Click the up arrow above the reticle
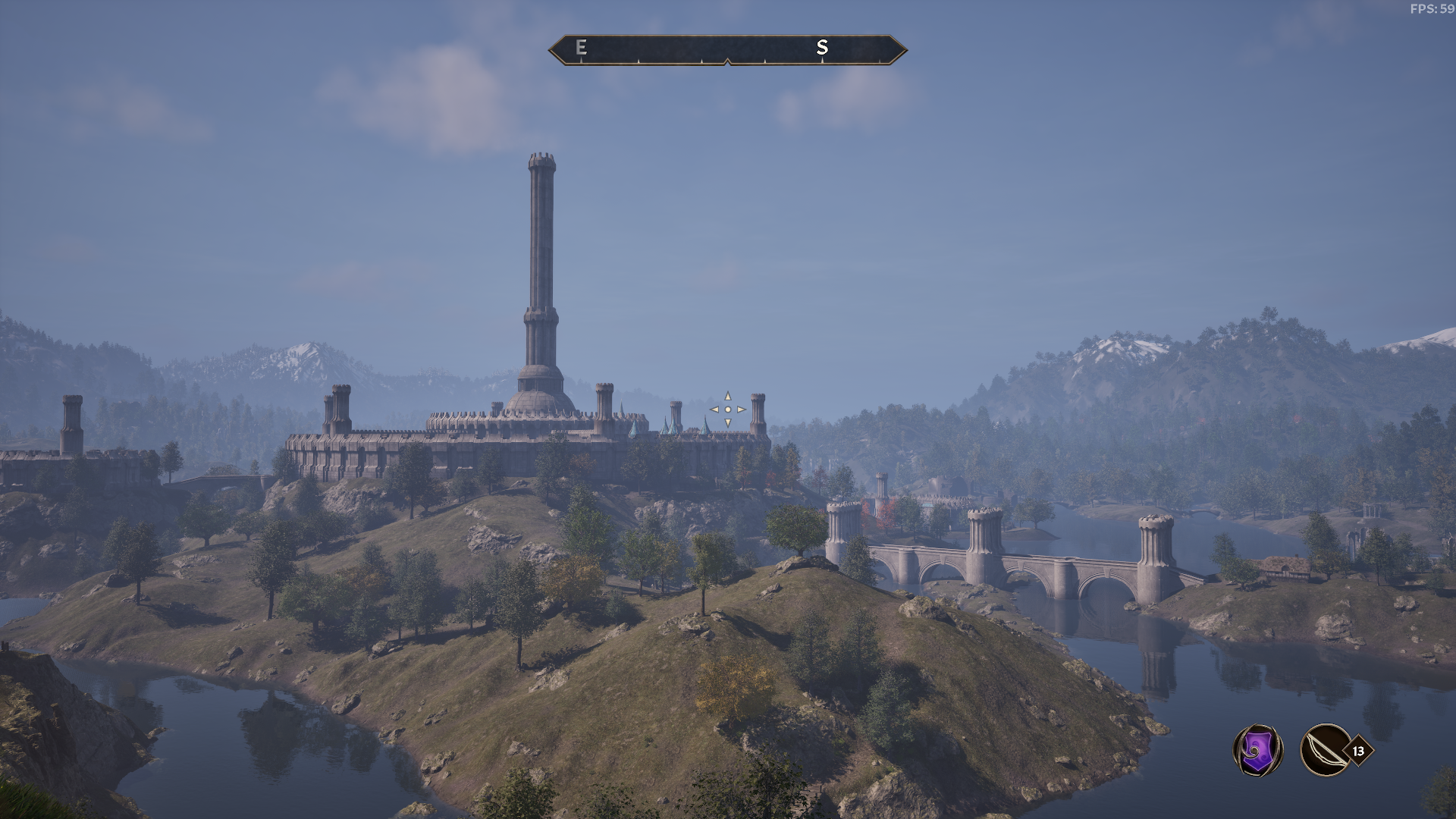 point(726,396)
